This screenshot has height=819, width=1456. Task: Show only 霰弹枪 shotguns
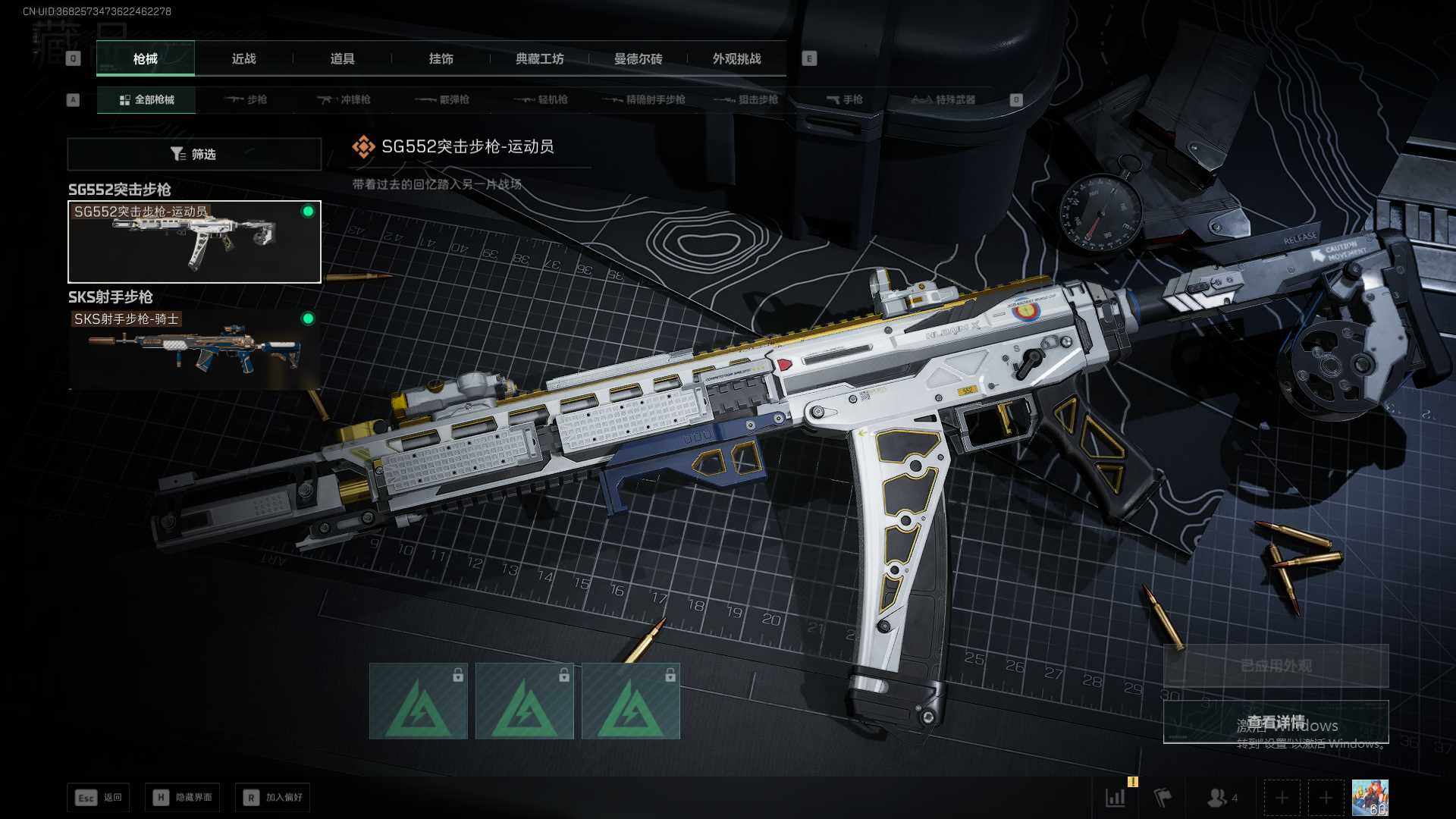(x=443, y=99)
